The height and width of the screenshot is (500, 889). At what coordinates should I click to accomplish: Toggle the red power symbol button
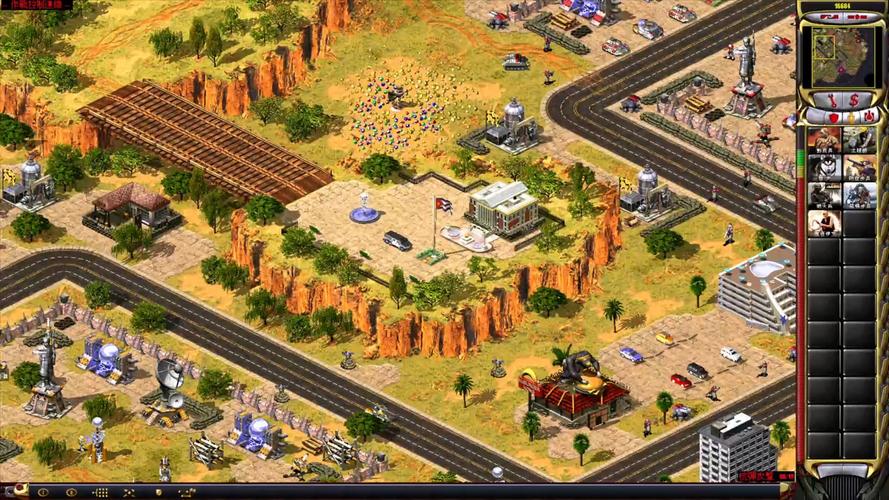pos(868,117)
